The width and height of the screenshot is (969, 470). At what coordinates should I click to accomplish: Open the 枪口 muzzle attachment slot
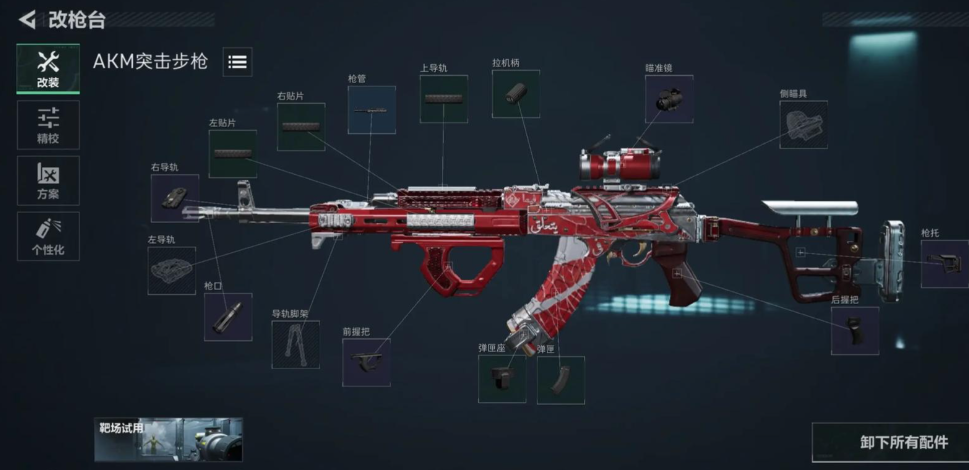pos(227,317)
